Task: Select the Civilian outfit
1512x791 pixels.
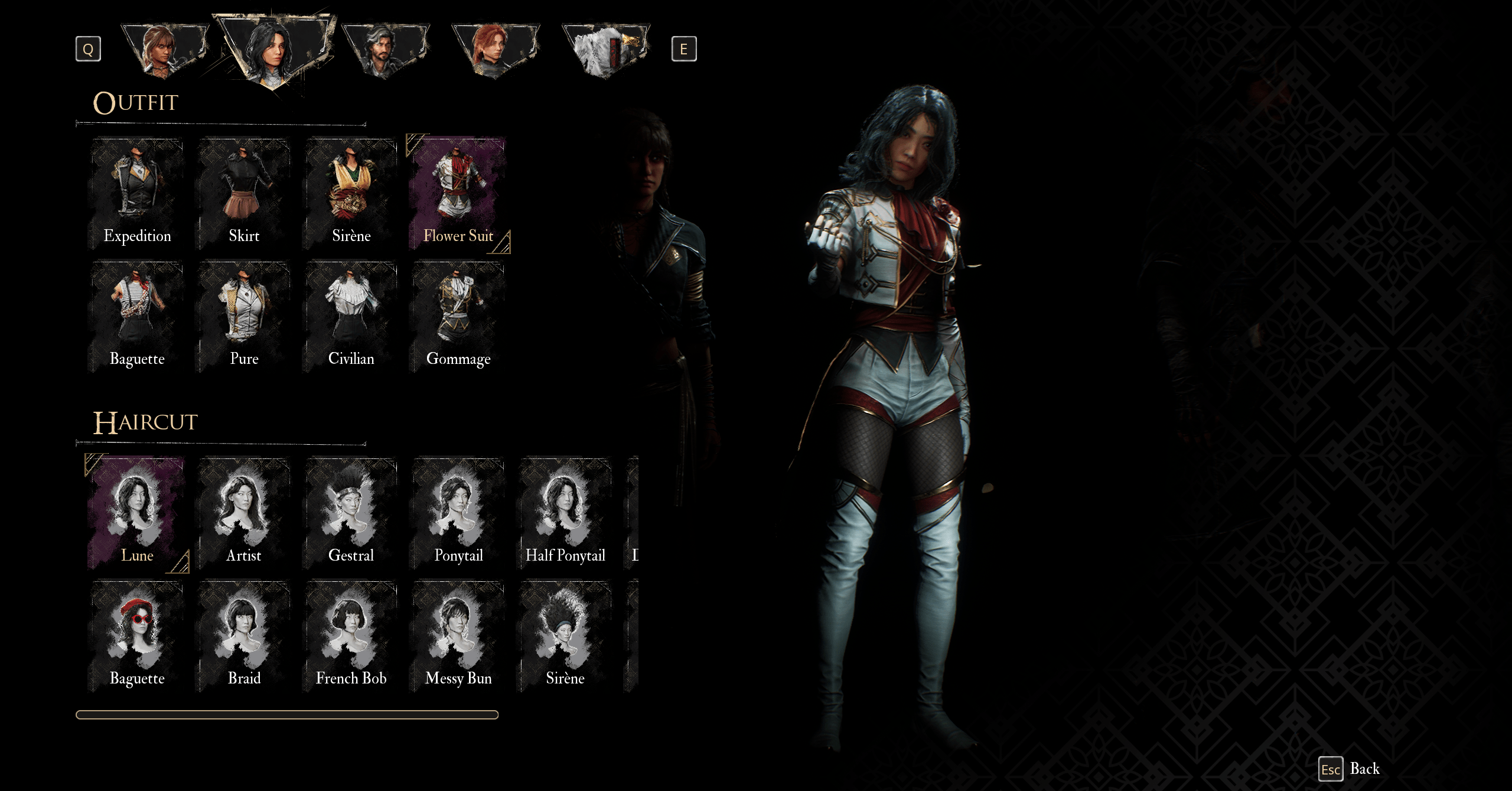Action: [x=351, y=317]
